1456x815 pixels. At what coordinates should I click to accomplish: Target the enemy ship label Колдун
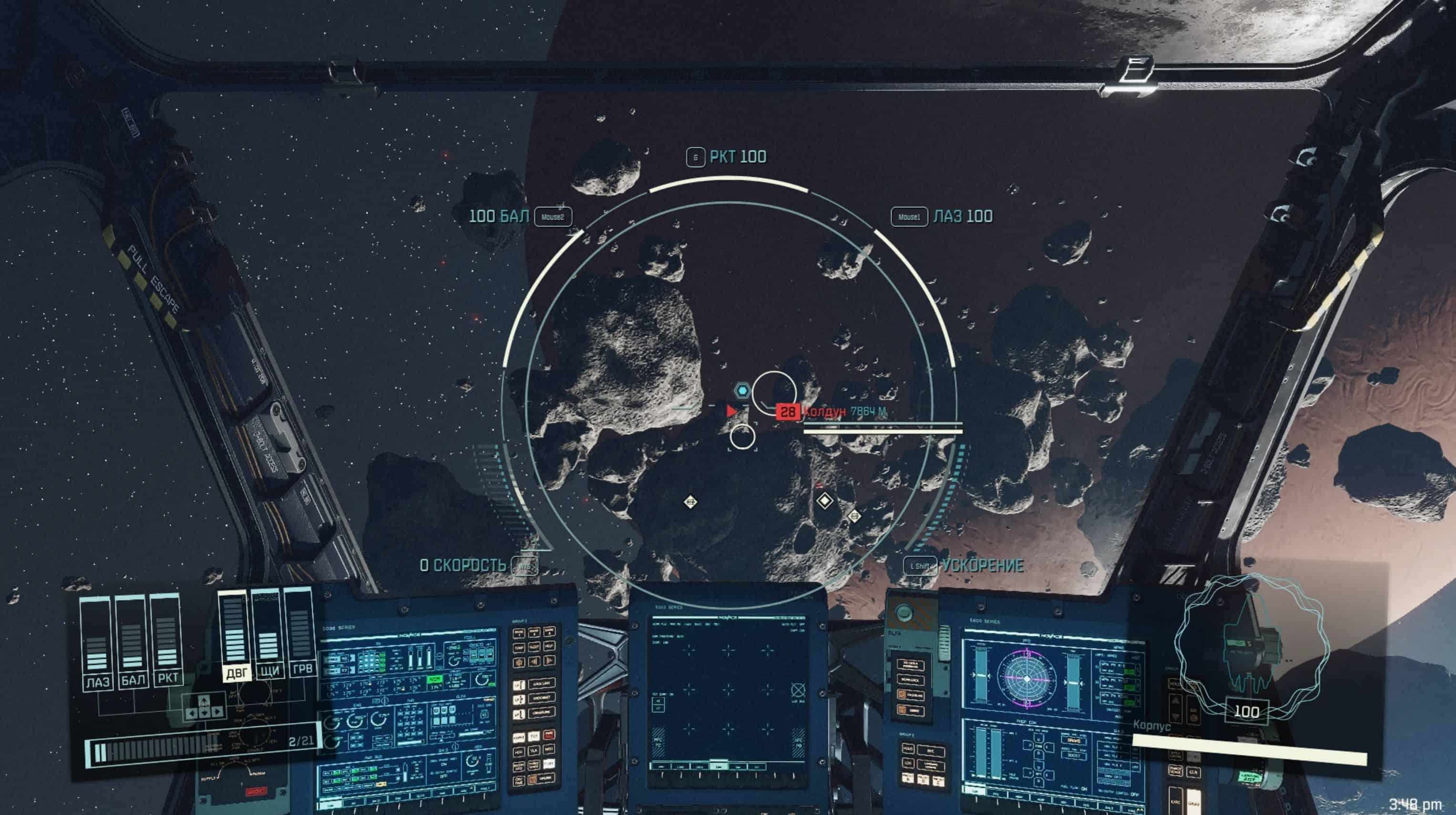[824, 411]
